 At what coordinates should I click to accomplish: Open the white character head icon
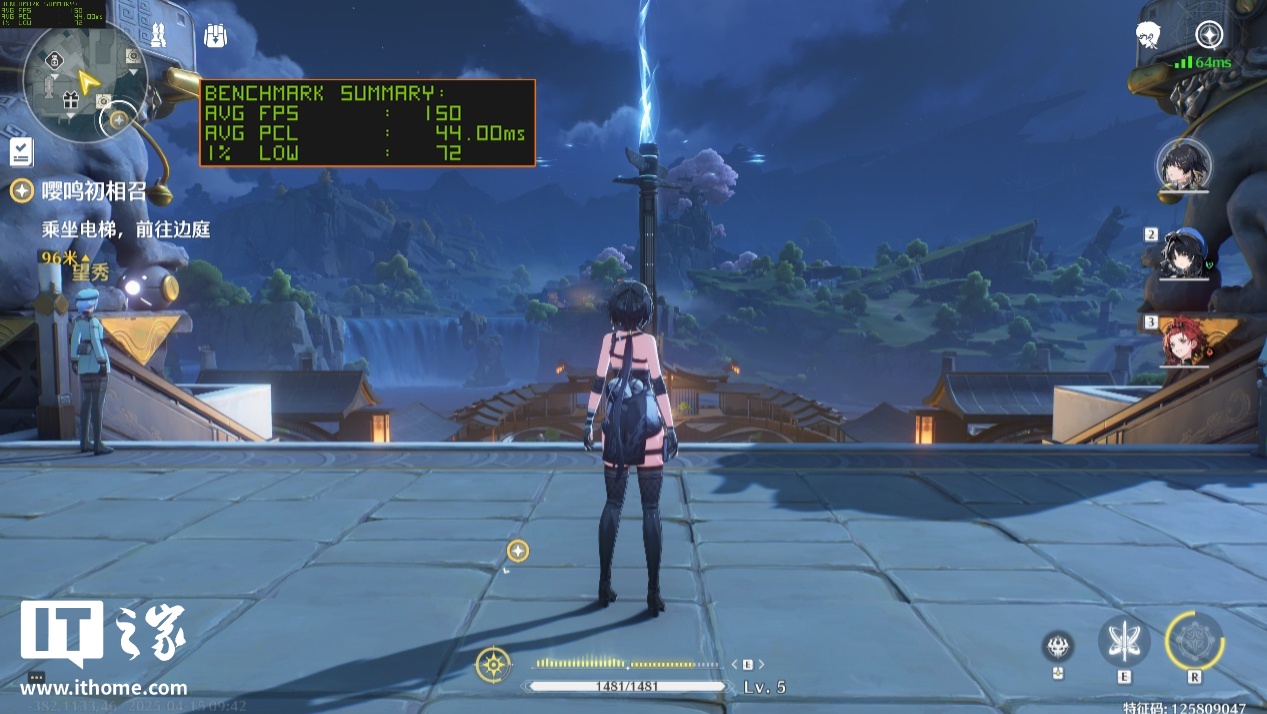tap(1148, 35)
